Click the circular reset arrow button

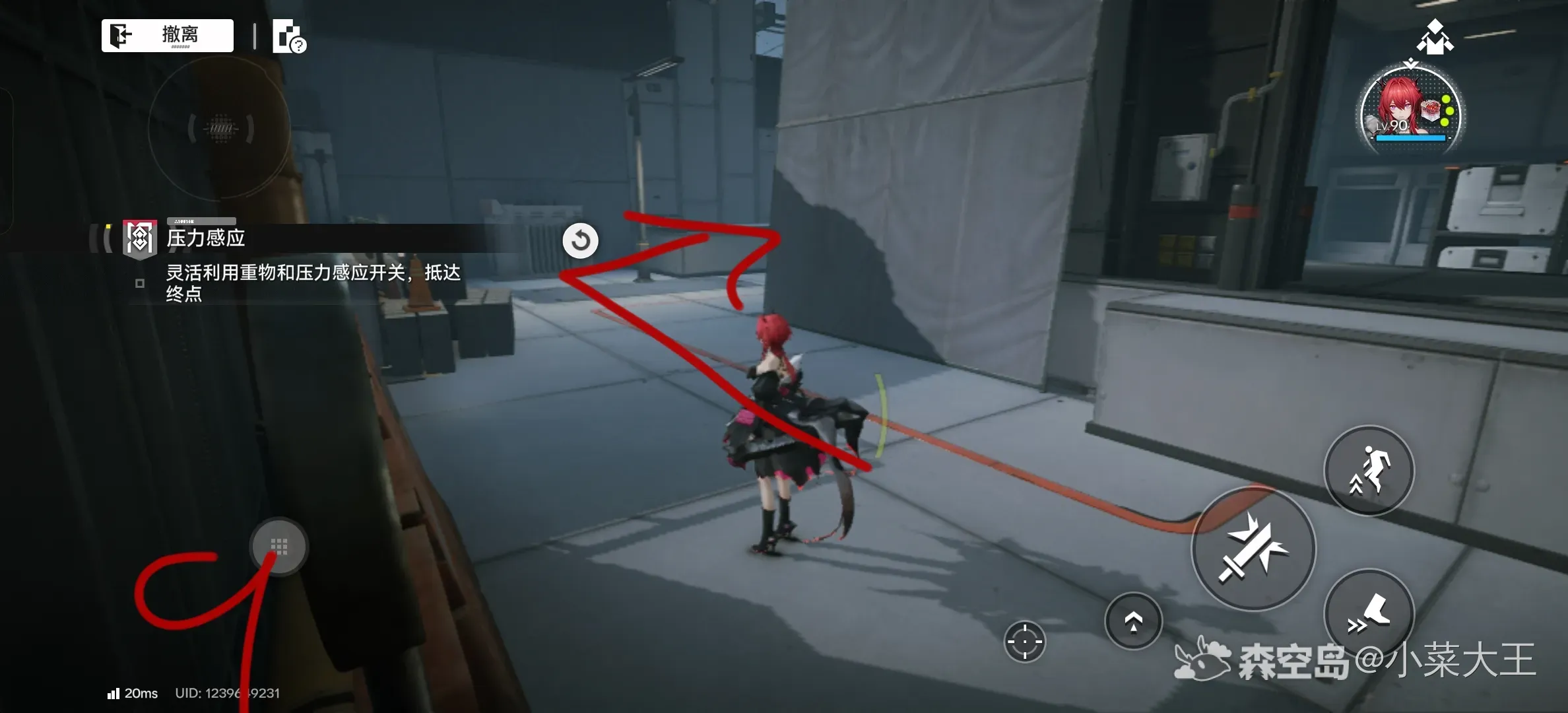coord(581,240)
